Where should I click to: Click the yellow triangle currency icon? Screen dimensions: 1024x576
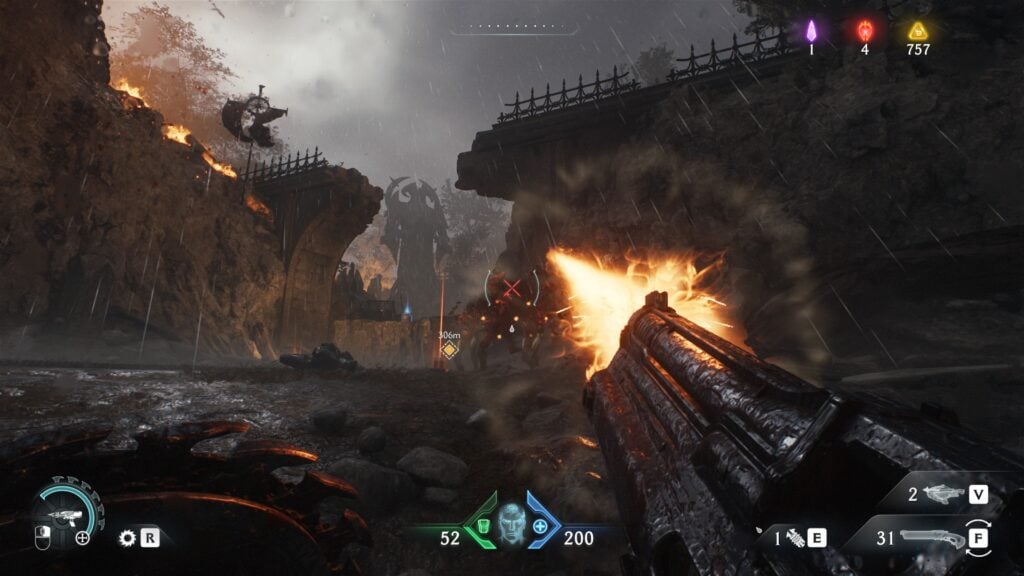[x=917, y=30]
